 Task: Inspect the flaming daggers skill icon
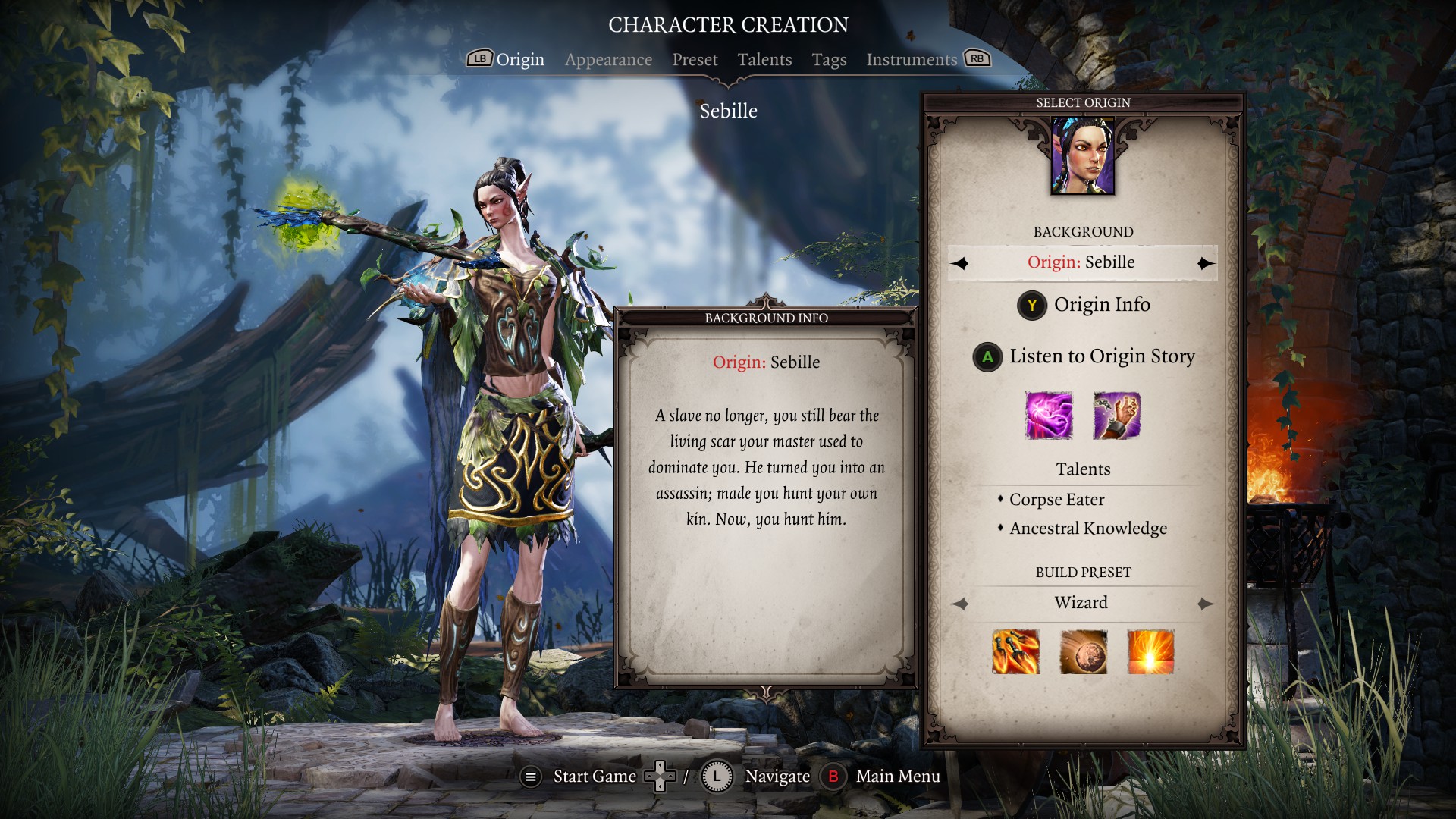click(x=1015, y=651)
